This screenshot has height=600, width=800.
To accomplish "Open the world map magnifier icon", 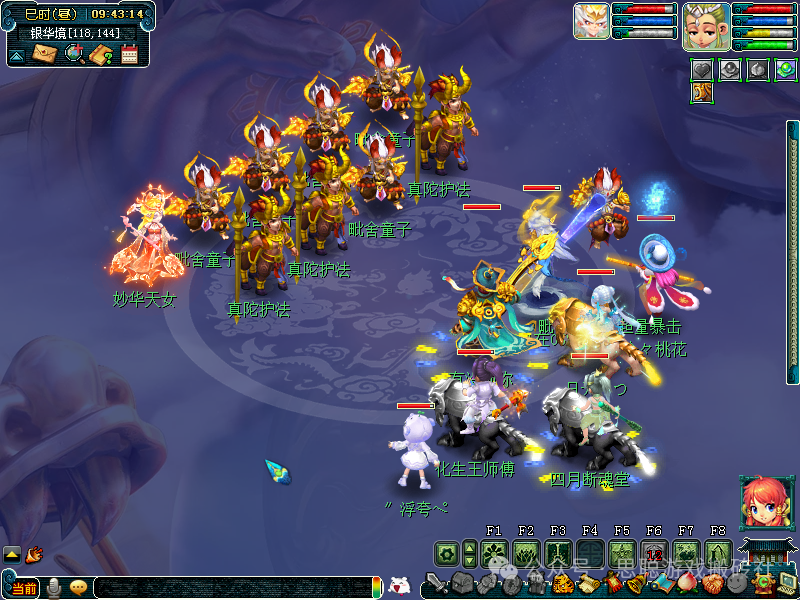I will pyautogui.click(x=74, y=54).
